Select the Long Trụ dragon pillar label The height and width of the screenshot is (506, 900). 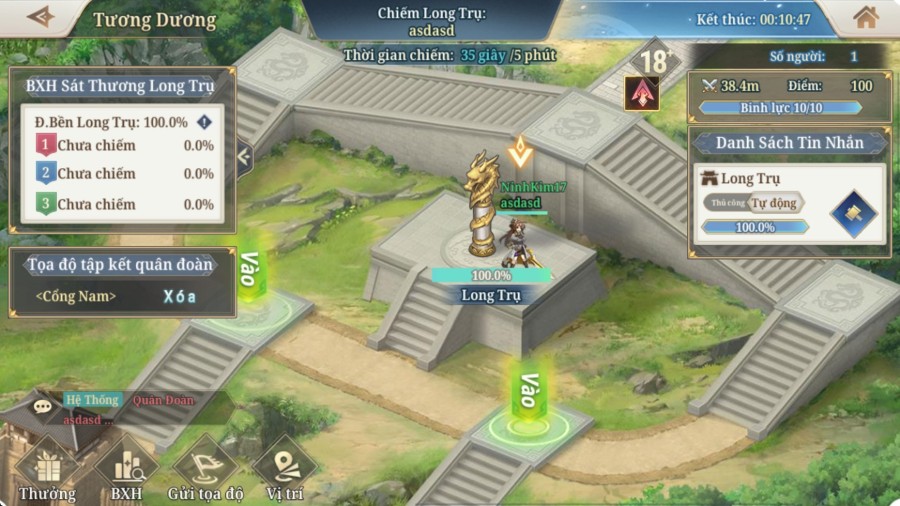click(x=491, y=295)
